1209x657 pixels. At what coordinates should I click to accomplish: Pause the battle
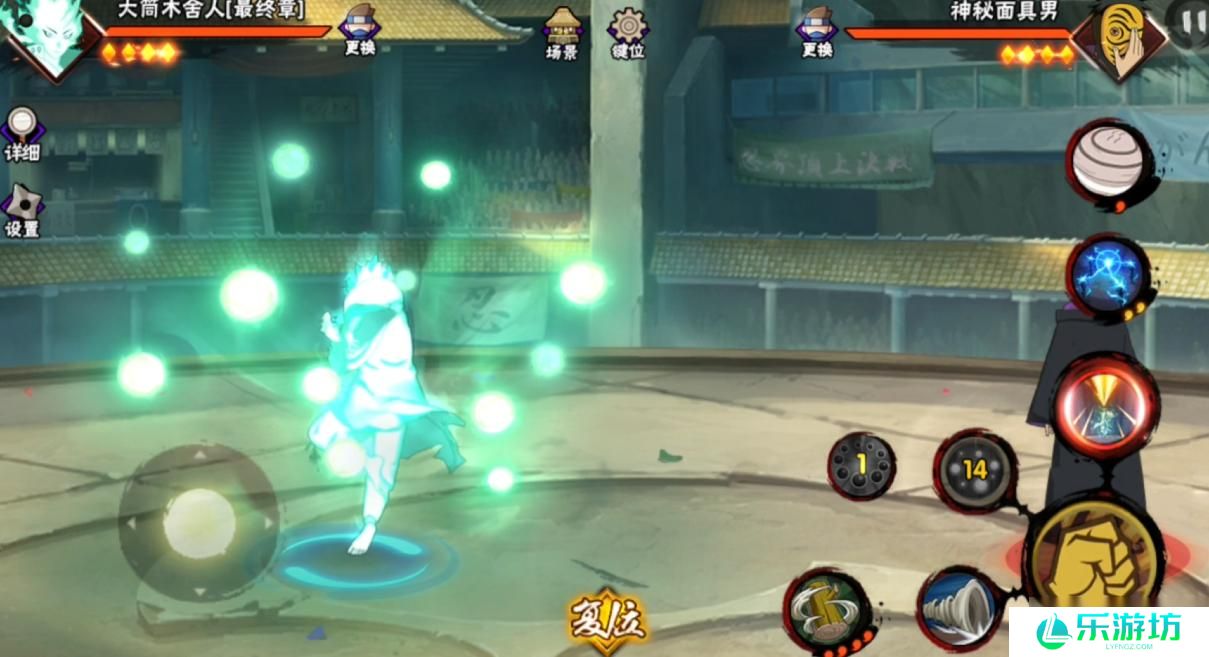[1190, 20]
